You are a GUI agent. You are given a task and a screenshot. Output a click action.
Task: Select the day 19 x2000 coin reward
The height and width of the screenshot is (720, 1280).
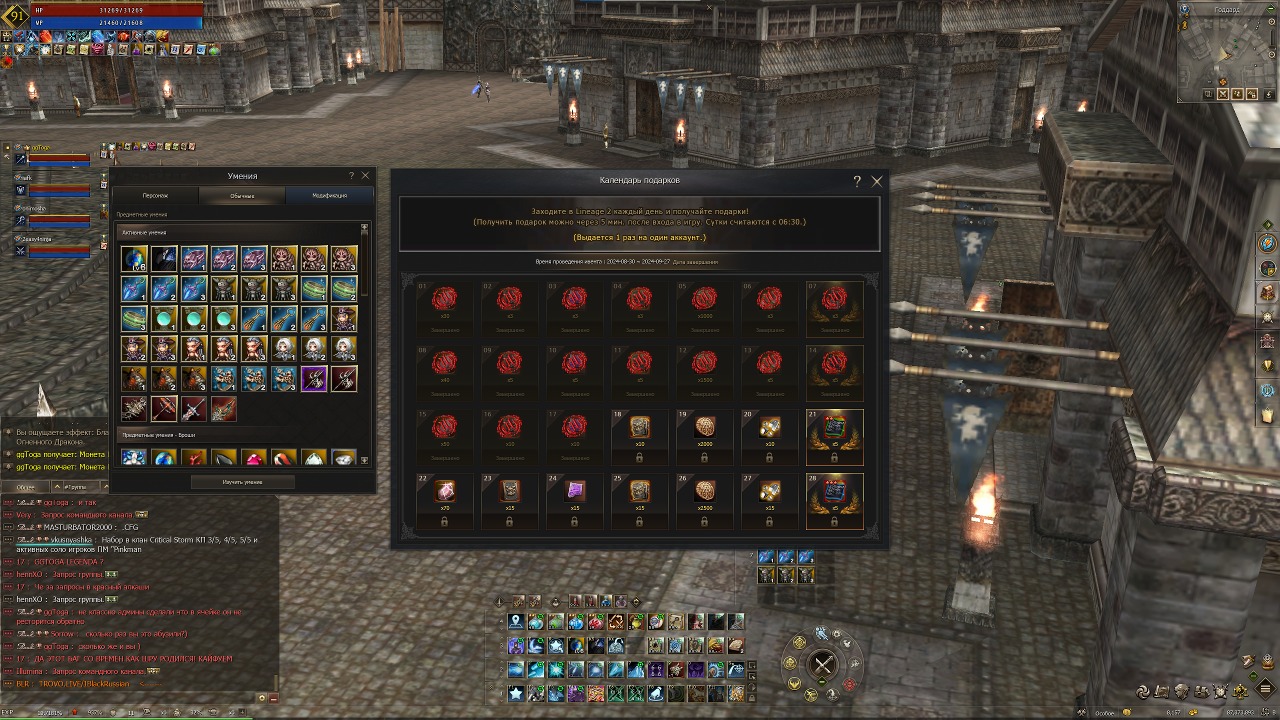point(704,427)
